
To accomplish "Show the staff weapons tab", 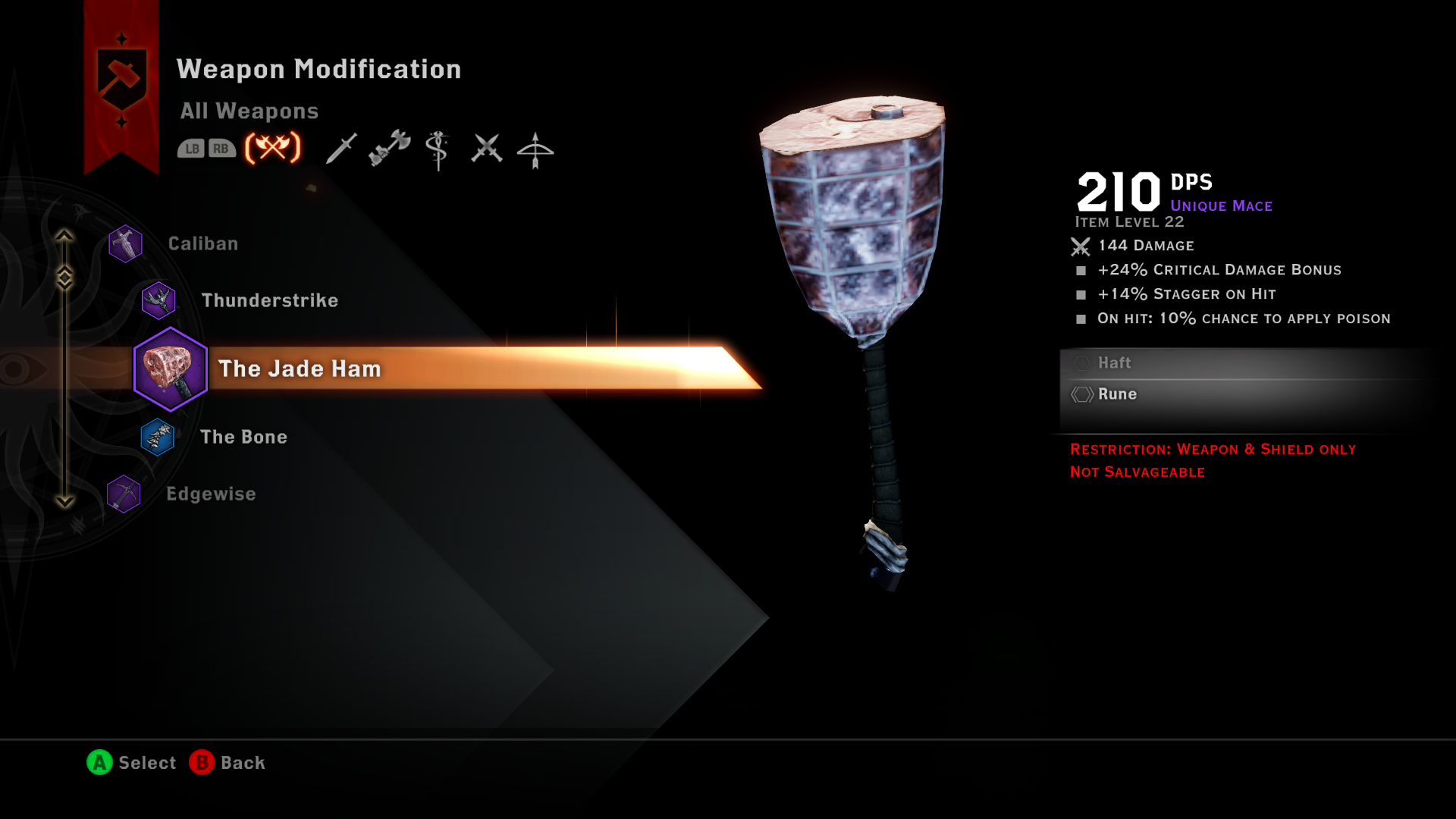I will (x=438, y=149).
